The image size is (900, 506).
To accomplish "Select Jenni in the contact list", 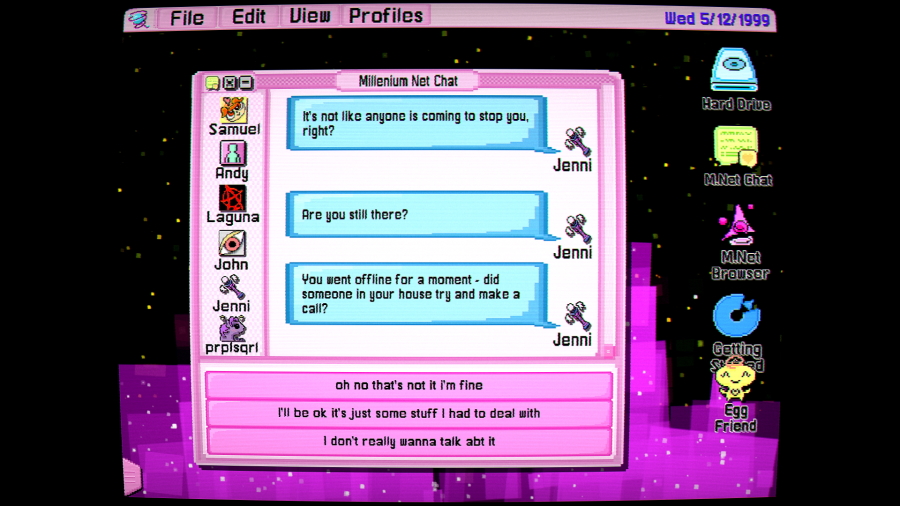I will point(232,293).
